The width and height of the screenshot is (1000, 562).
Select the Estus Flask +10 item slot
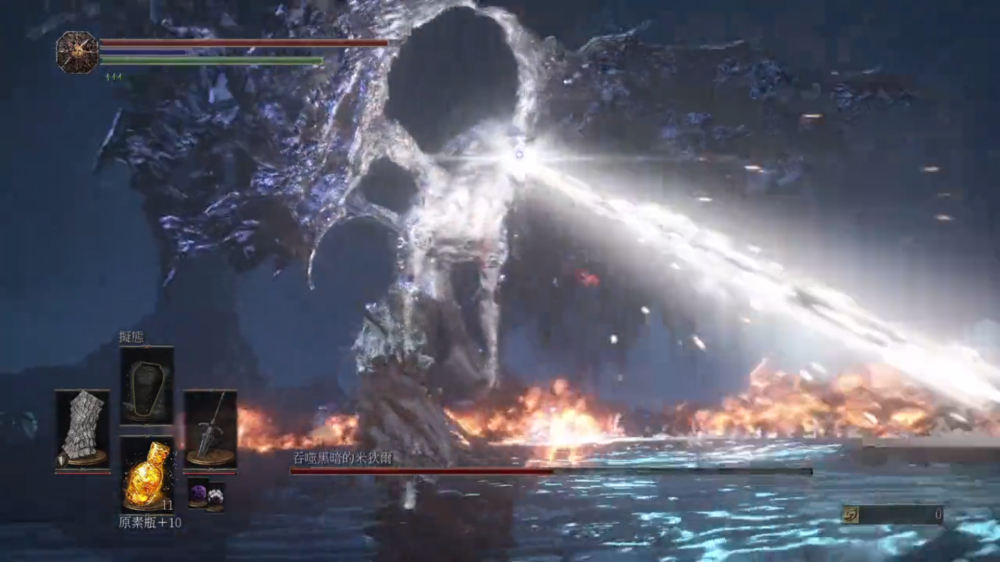point(146,475)
